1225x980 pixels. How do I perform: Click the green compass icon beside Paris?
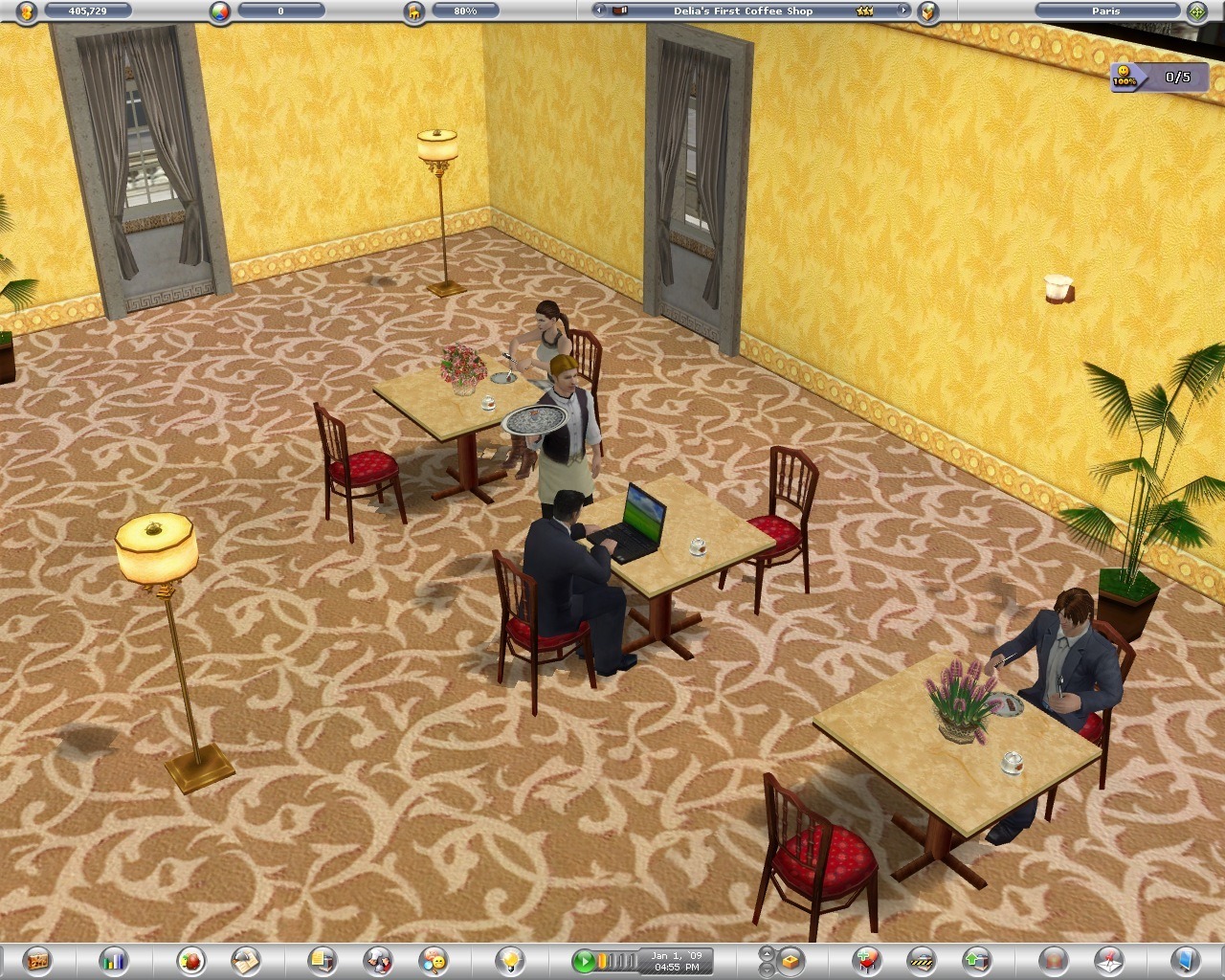(x=1196, y=11)
